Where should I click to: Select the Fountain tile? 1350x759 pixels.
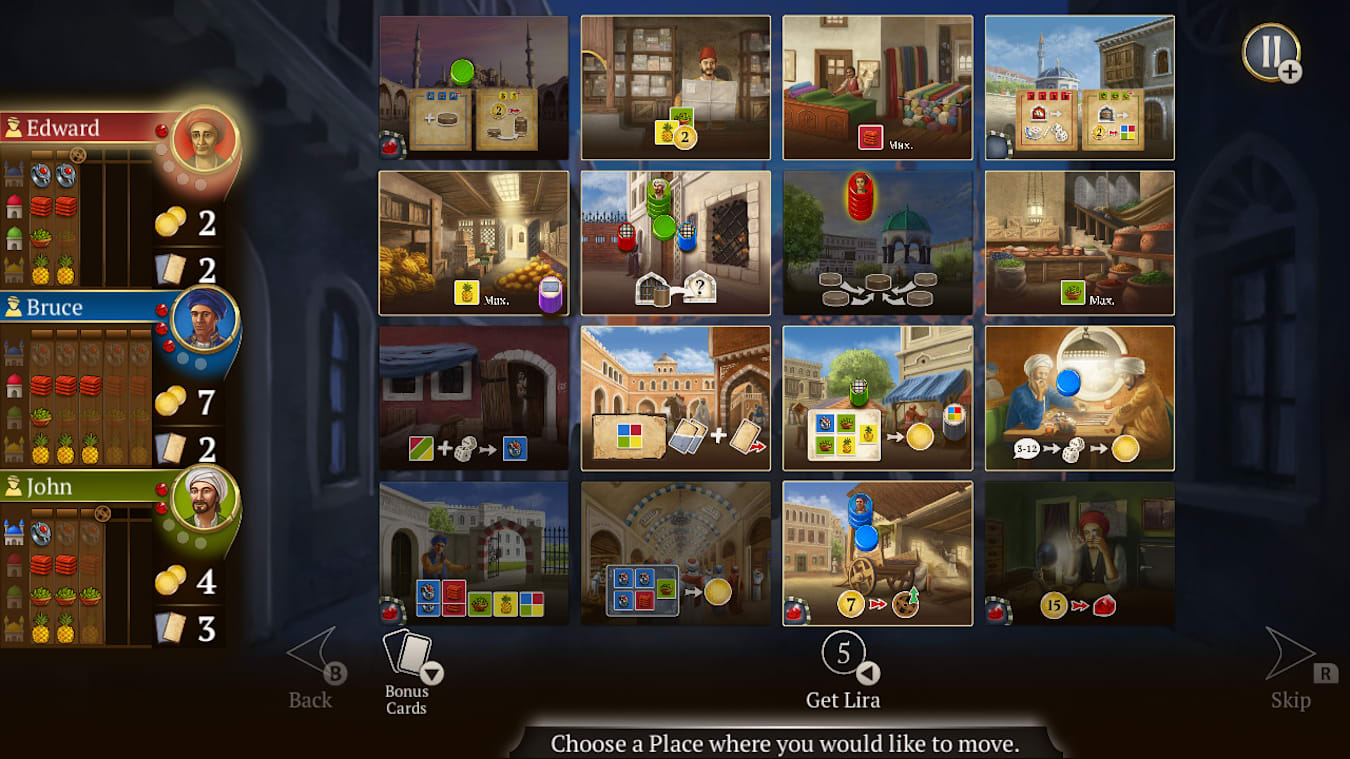pos(877,240)
